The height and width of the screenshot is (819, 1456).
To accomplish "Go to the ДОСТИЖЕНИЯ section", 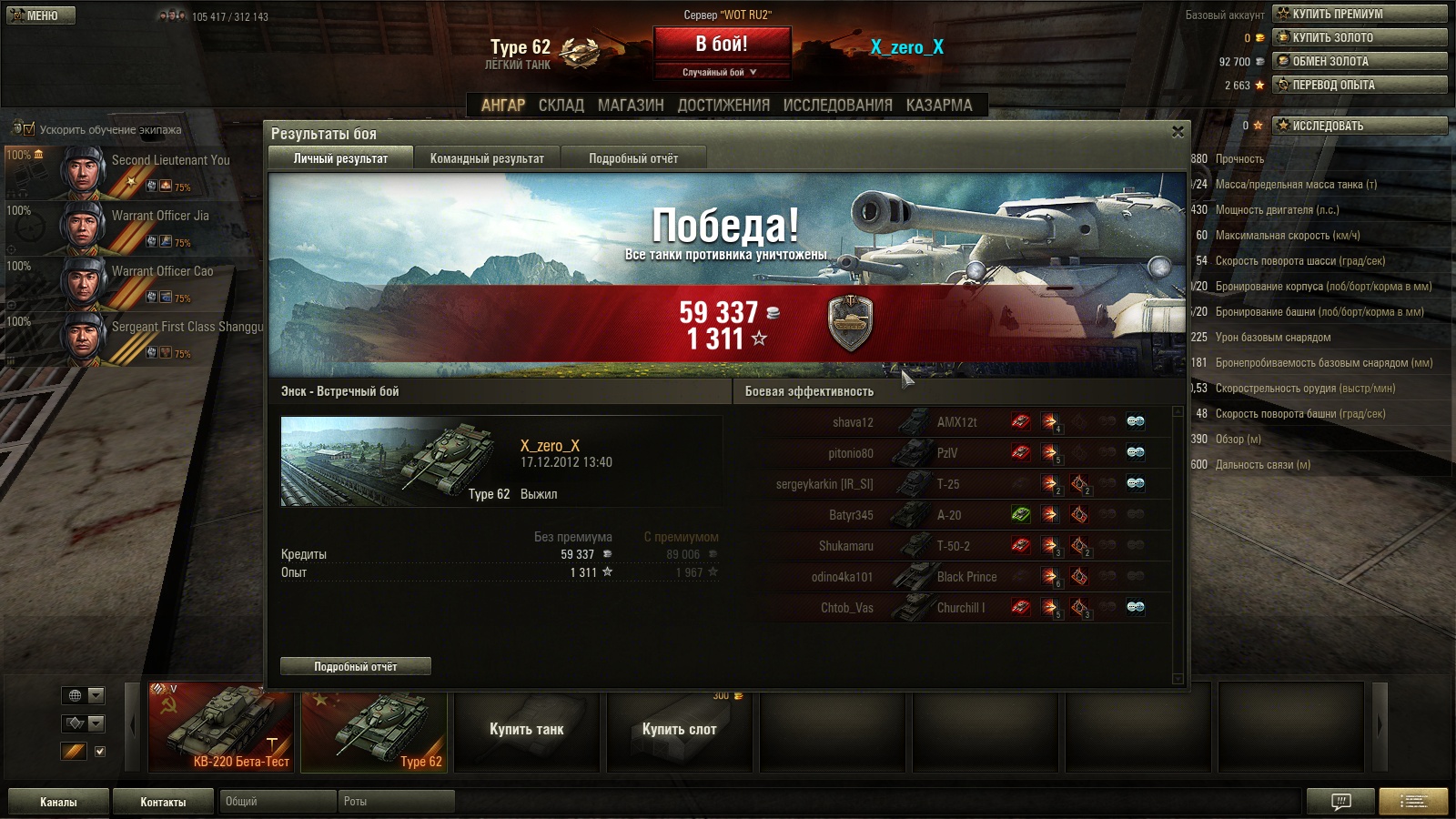I will click(723, 106).
